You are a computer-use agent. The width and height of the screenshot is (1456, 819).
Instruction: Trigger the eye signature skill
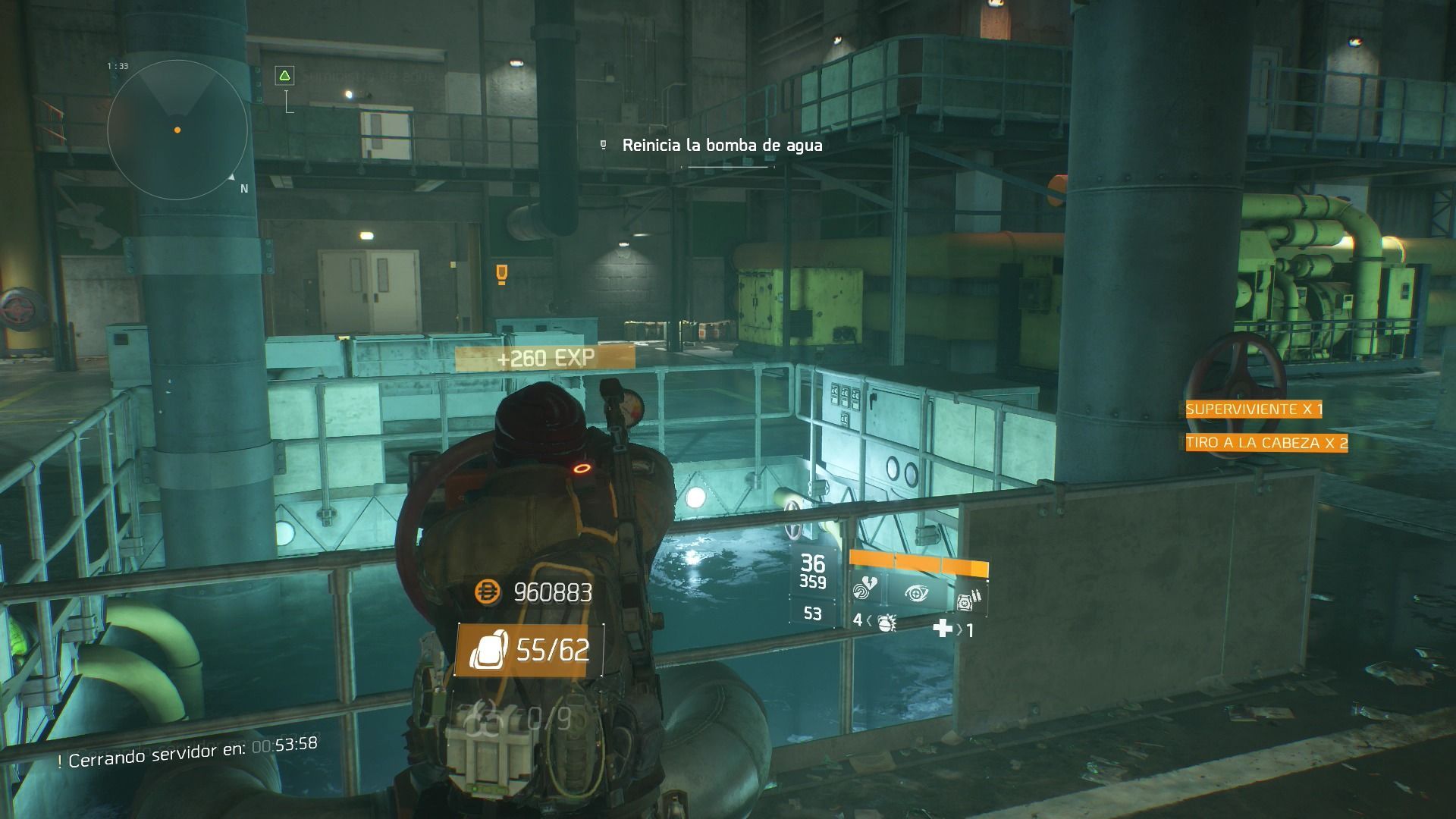point(915,593)
